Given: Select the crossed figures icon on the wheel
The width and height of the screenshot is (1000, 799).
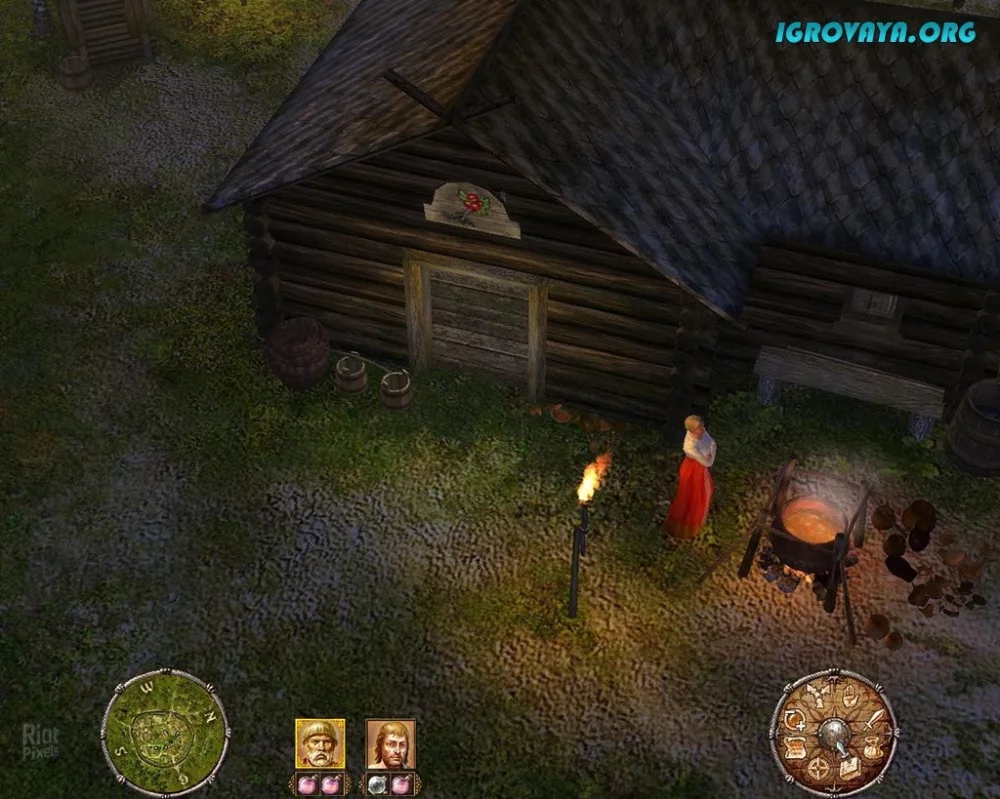Looking at the screenshot, I should (x=819, y=697).
